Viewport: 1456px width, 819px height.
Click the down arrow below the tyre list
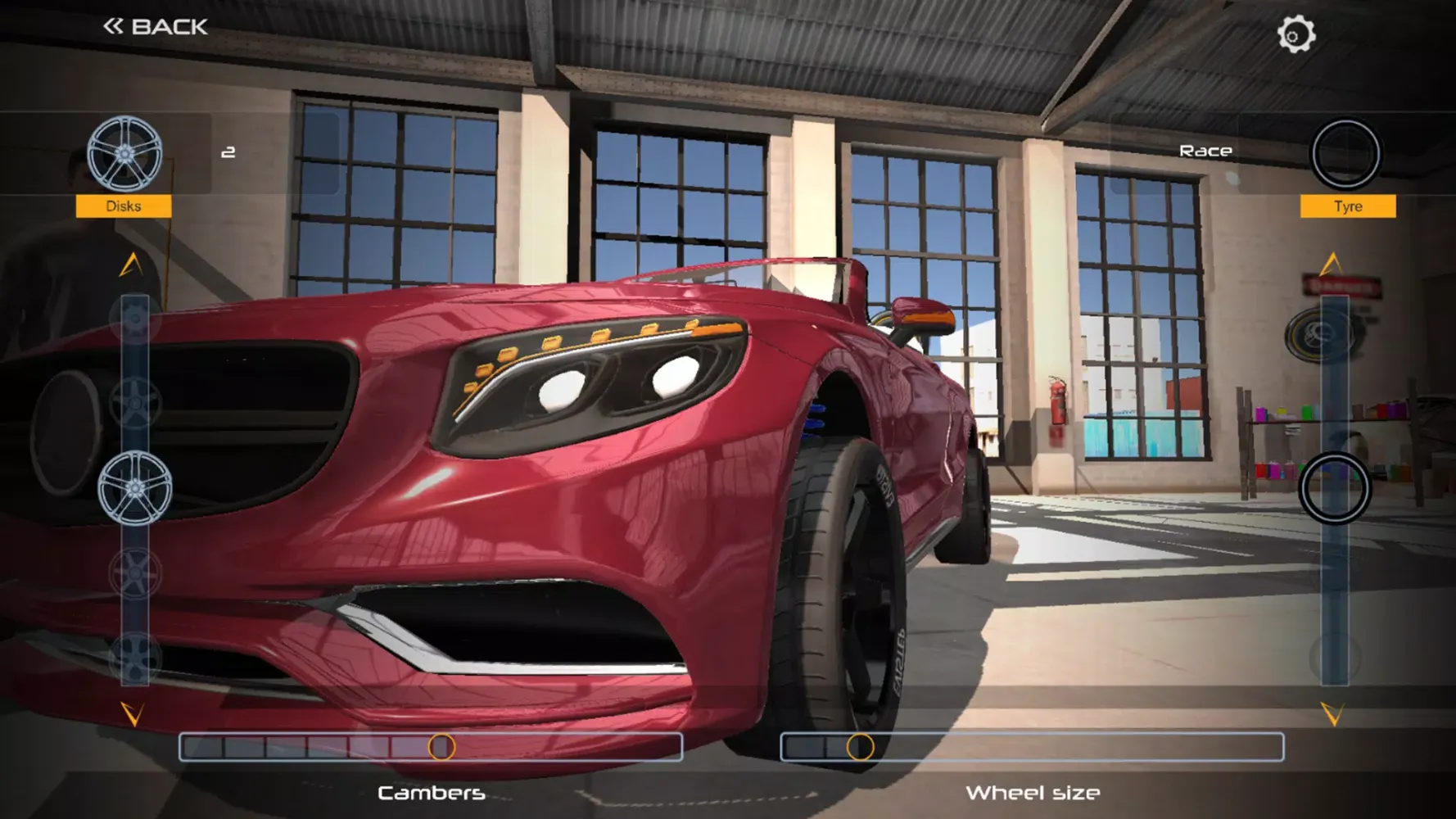1332,714
